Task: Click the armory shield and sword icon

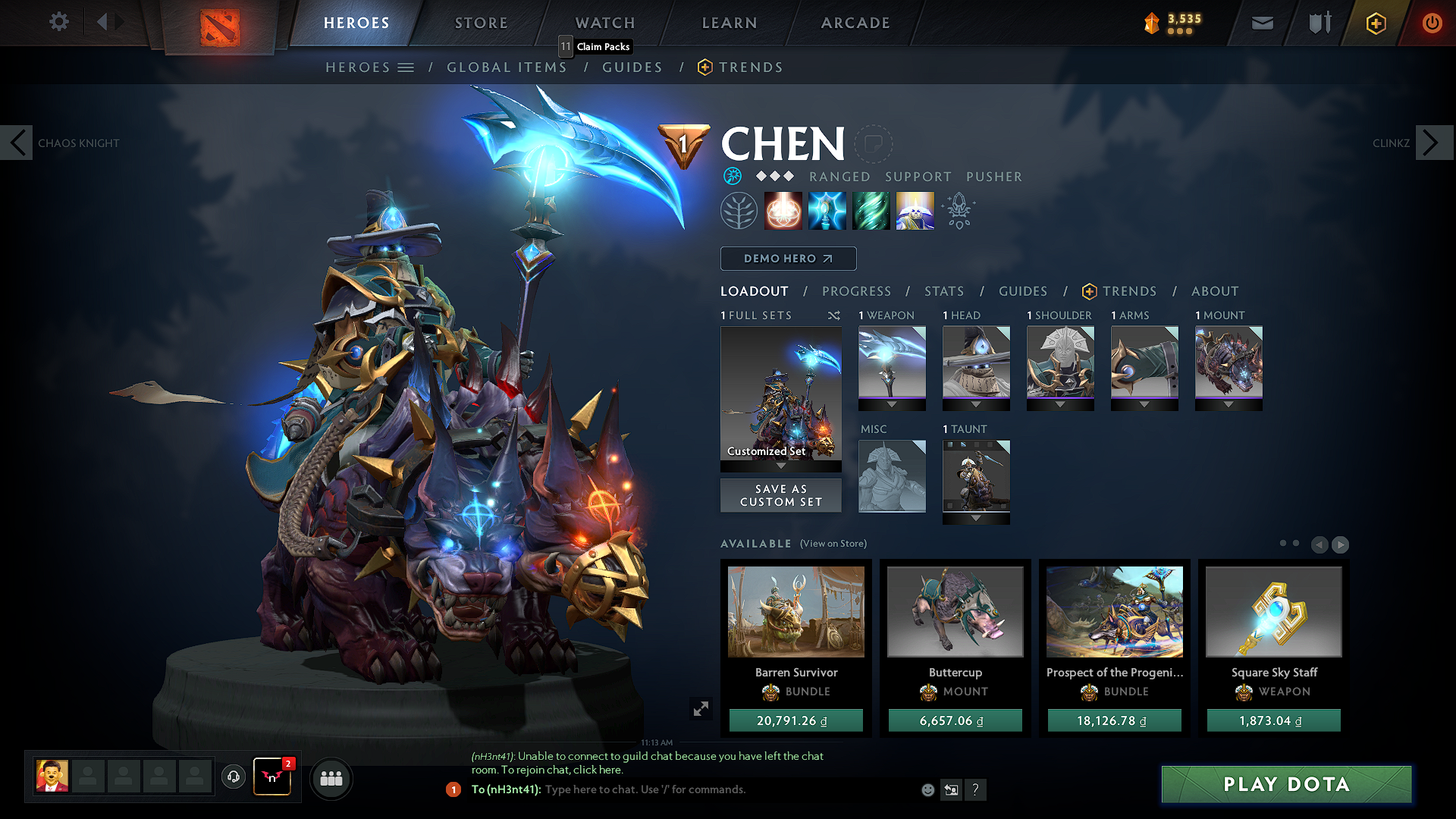Action: pyautogui.click(x=1318, y=23)
